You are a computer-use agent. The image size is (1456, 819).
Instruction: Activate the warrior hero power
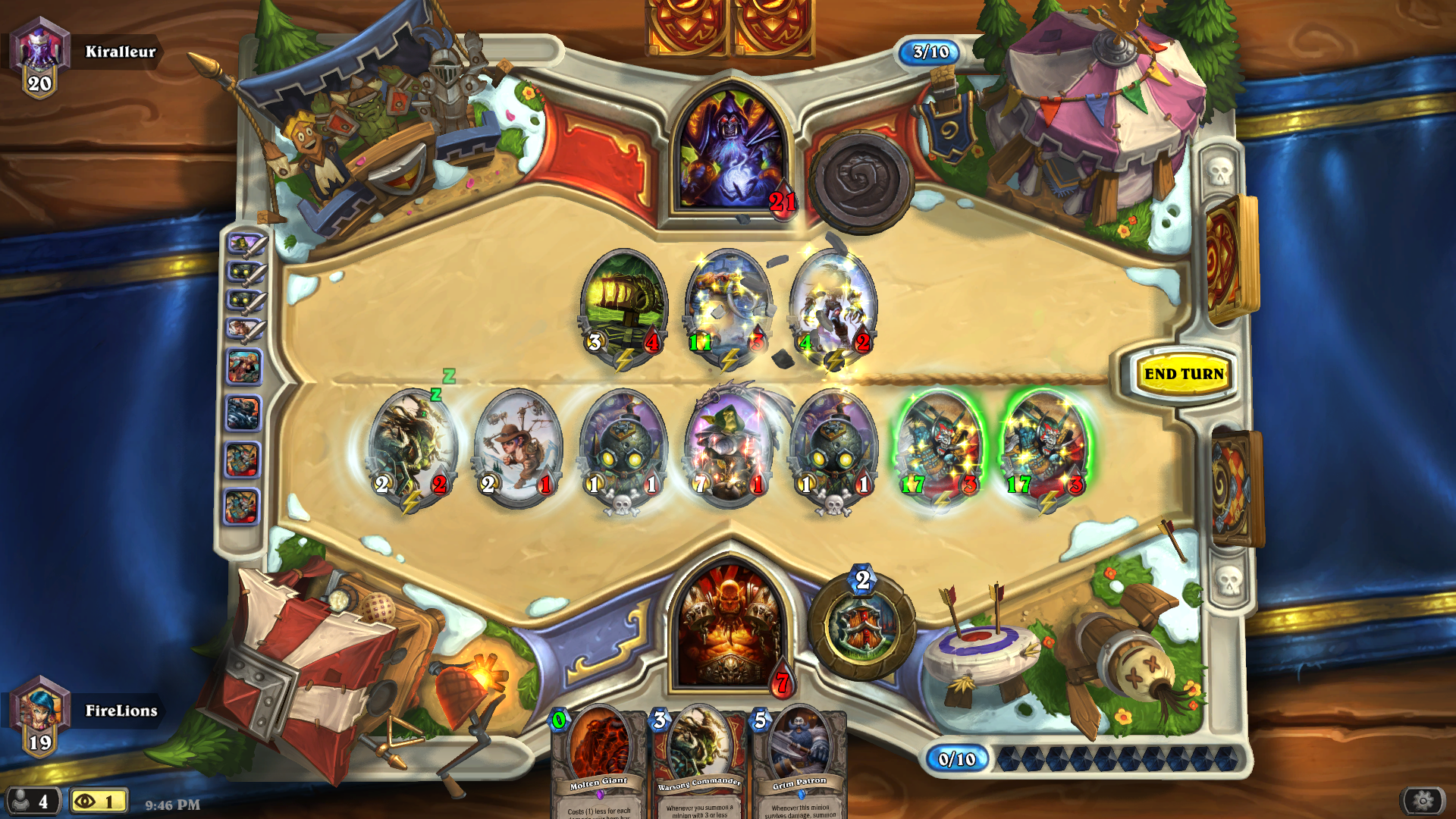(862, 626)
